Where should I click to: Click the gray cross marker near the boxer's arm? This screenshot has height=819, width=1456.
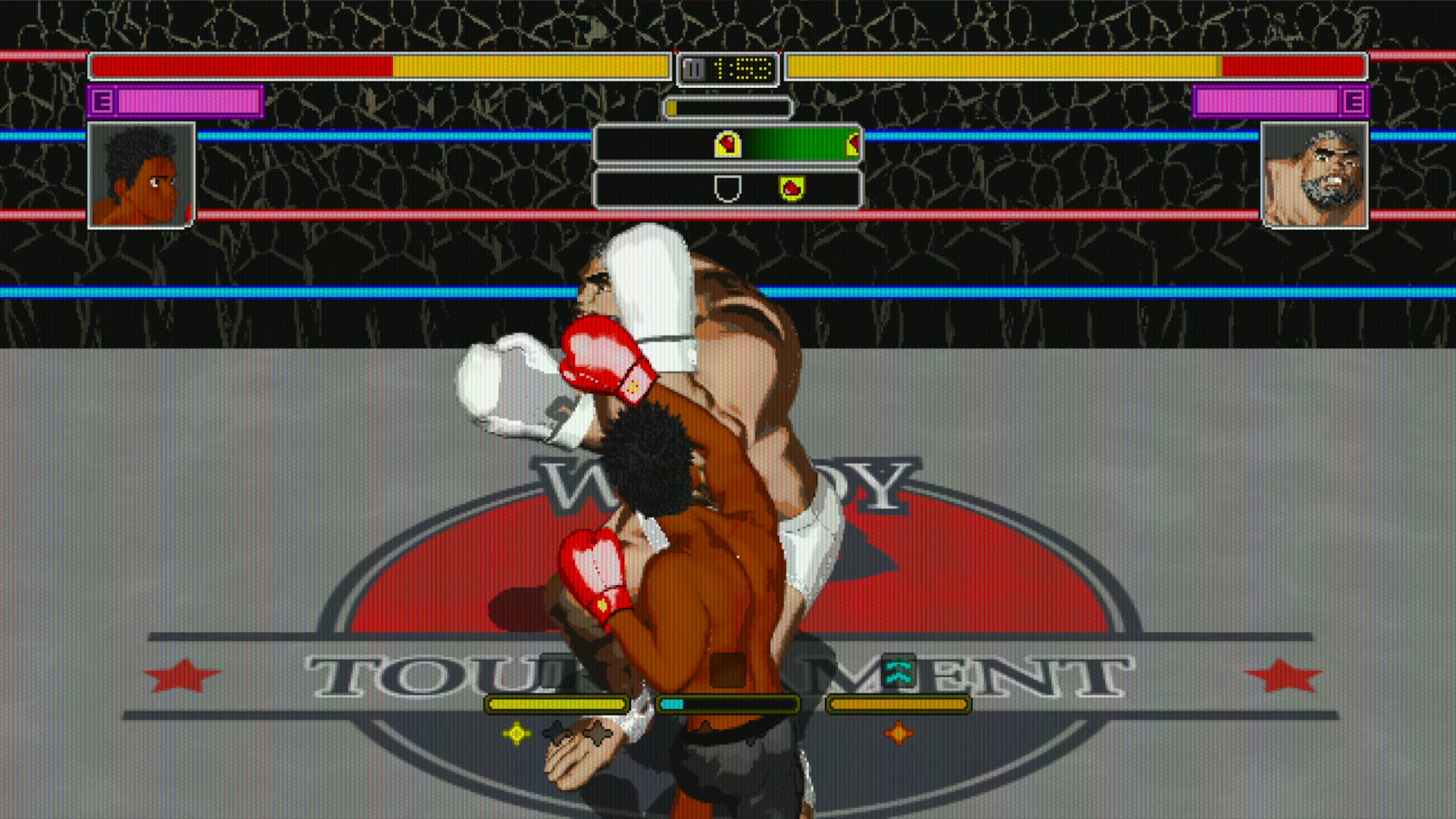(598, 733)
